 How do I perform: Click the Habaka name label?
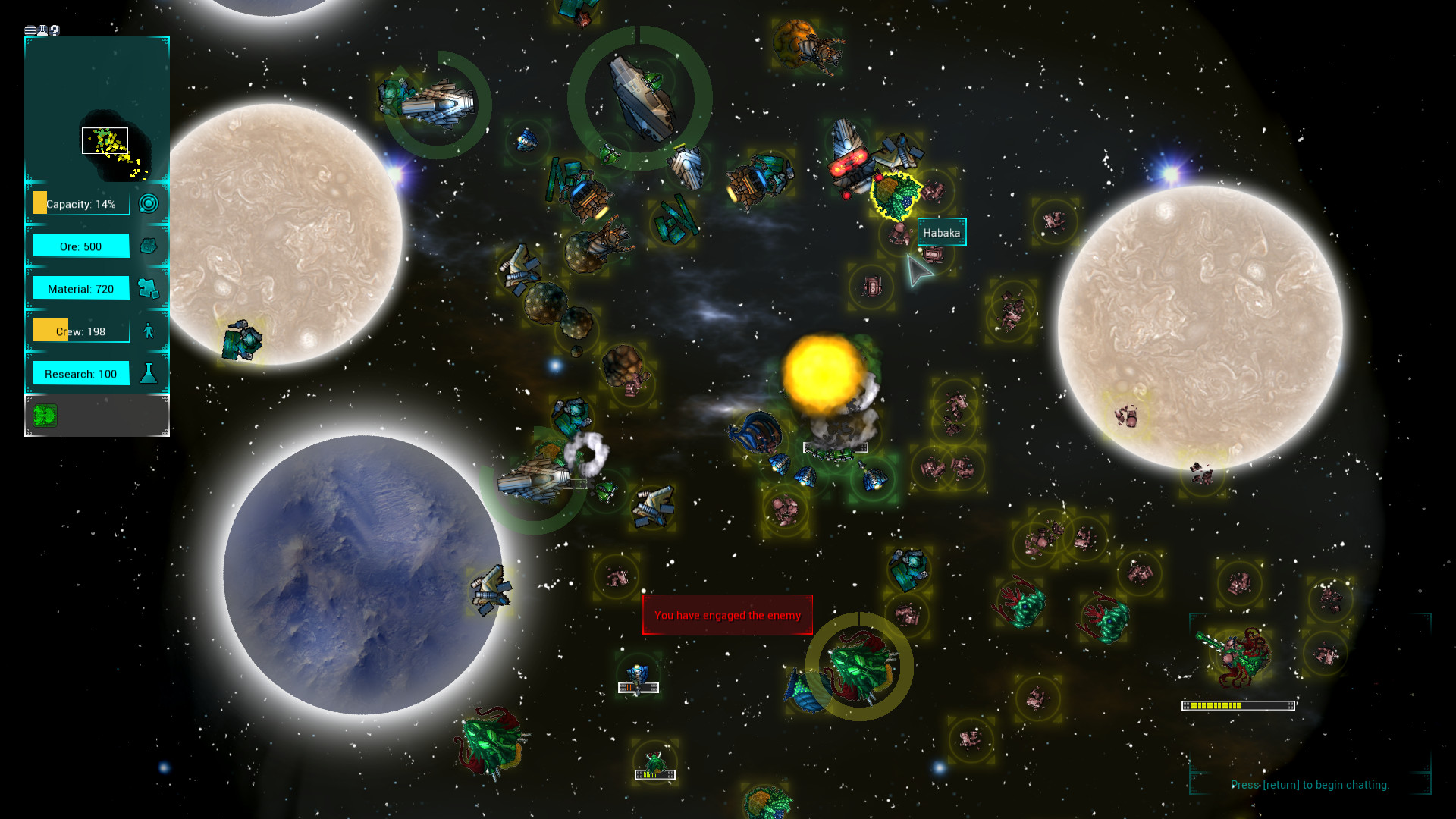[942, 232]
